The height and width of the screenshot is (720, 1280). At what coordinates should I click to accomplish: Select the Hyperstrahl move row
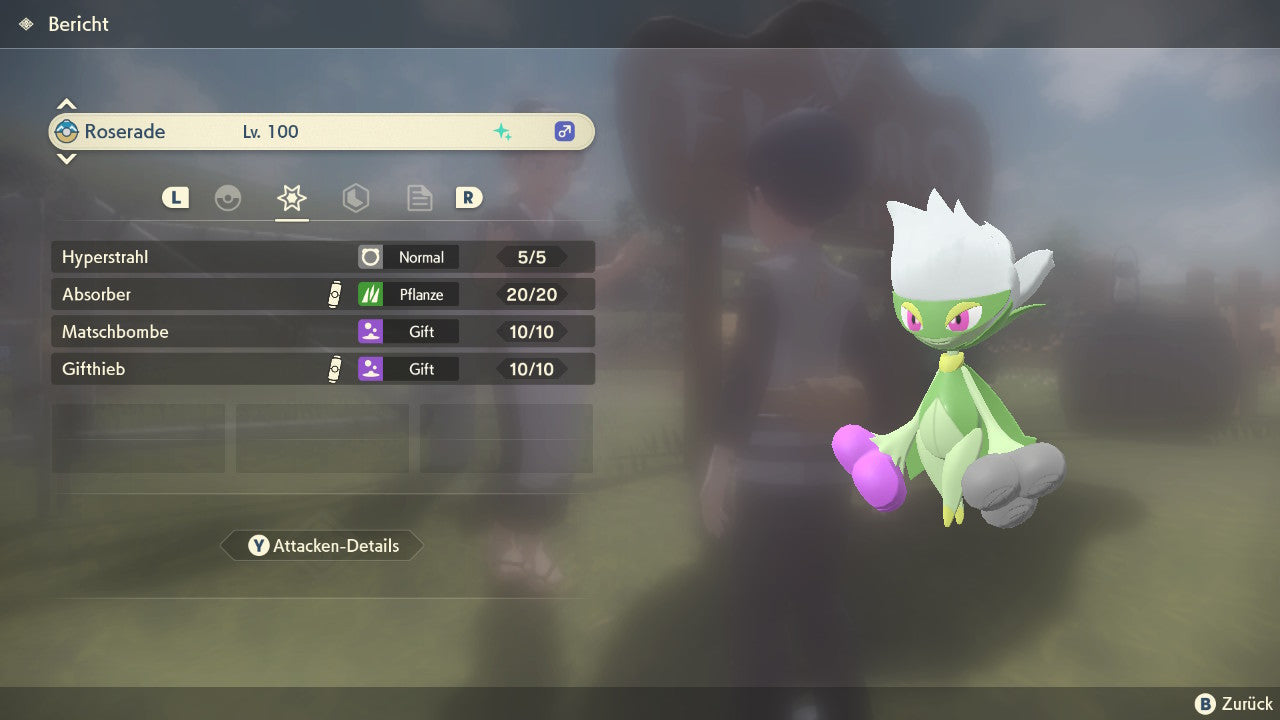322,257
